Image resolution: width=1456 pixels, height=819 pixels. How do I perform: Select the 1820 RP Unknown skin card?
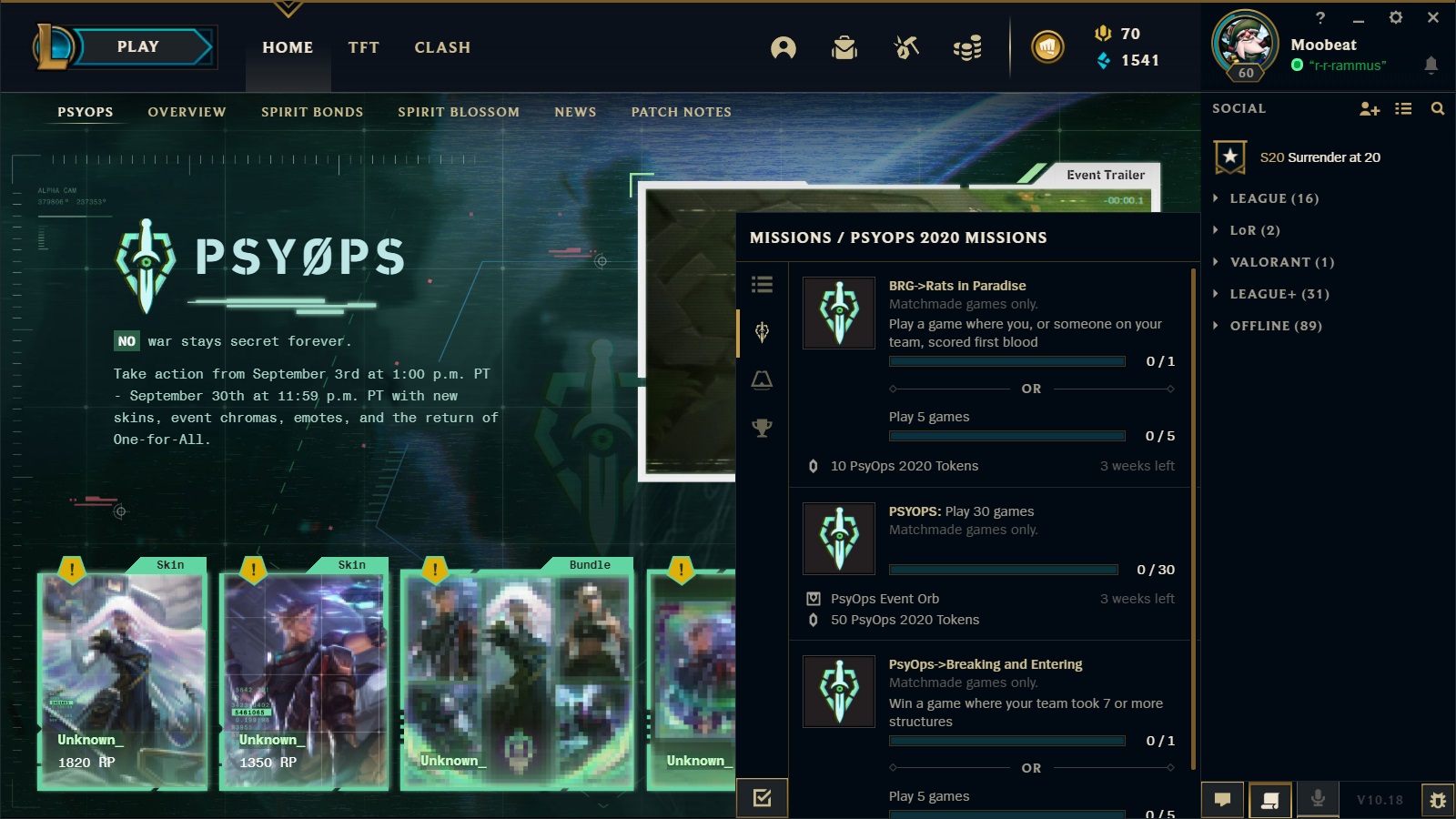pos(123,673)
